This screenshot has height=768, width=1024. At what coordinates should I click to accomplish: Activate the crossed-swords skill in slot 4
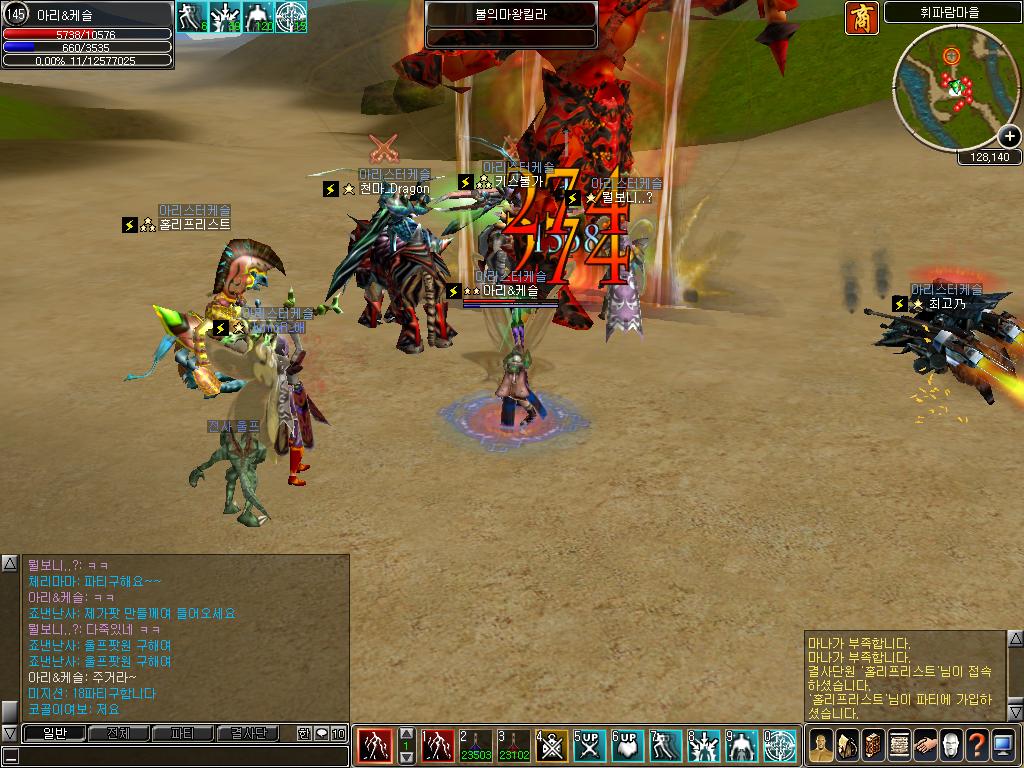[552, 745]
